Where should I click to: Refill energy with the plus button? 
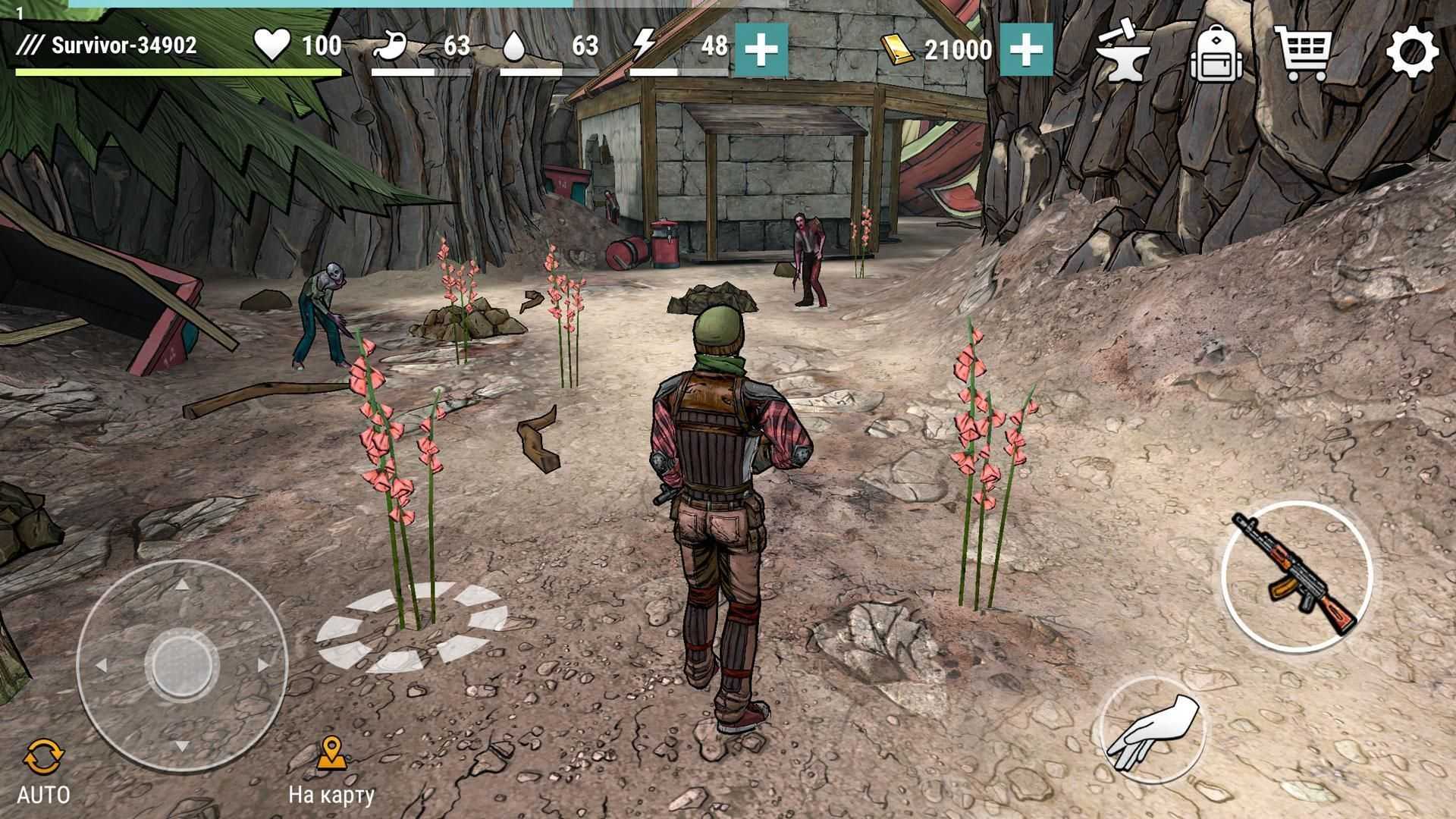[761, 49]
